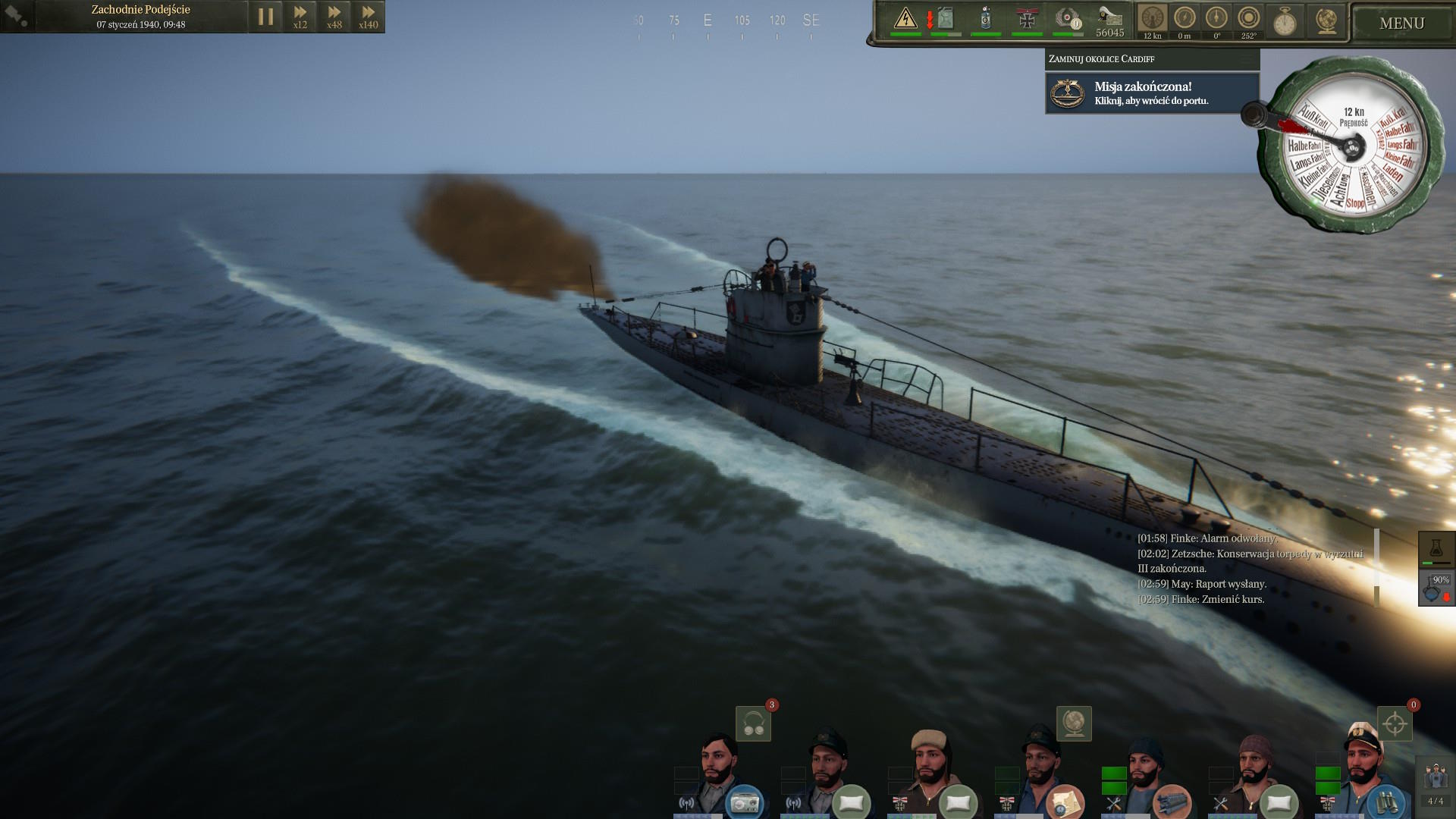
Task: Open the speed gauge showing 12 kn
Action: (1152, 20)
